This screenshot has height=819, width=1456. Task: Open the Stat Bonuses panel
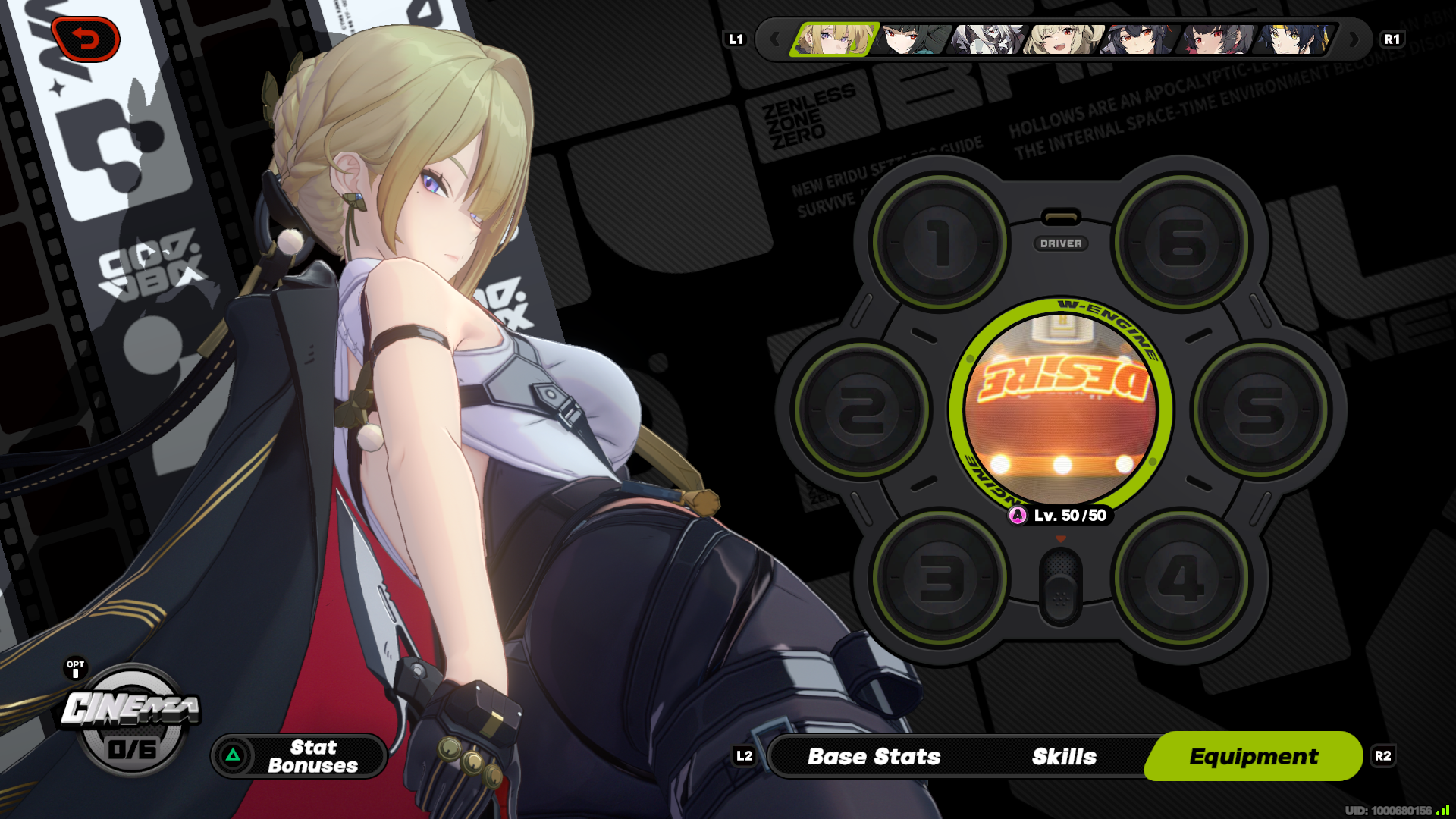(300, 756)
